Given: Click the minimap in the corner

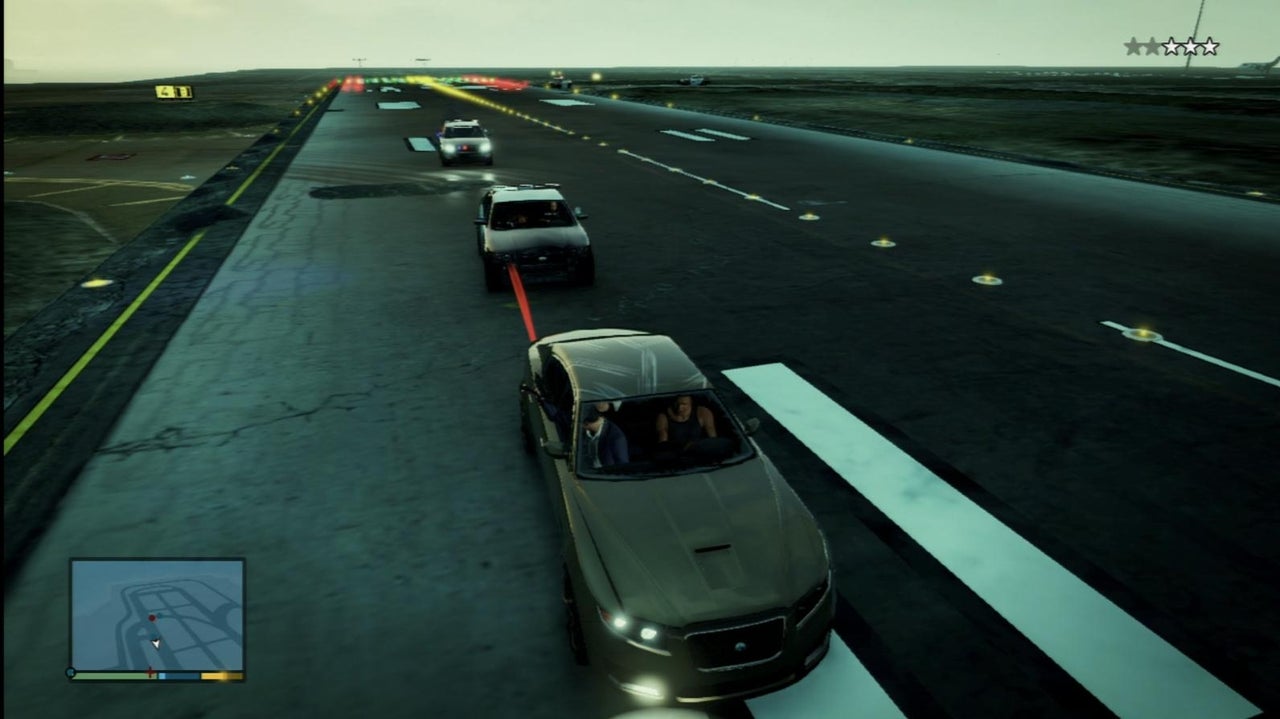Looking at the screenshot, I should tap(157, 614).
